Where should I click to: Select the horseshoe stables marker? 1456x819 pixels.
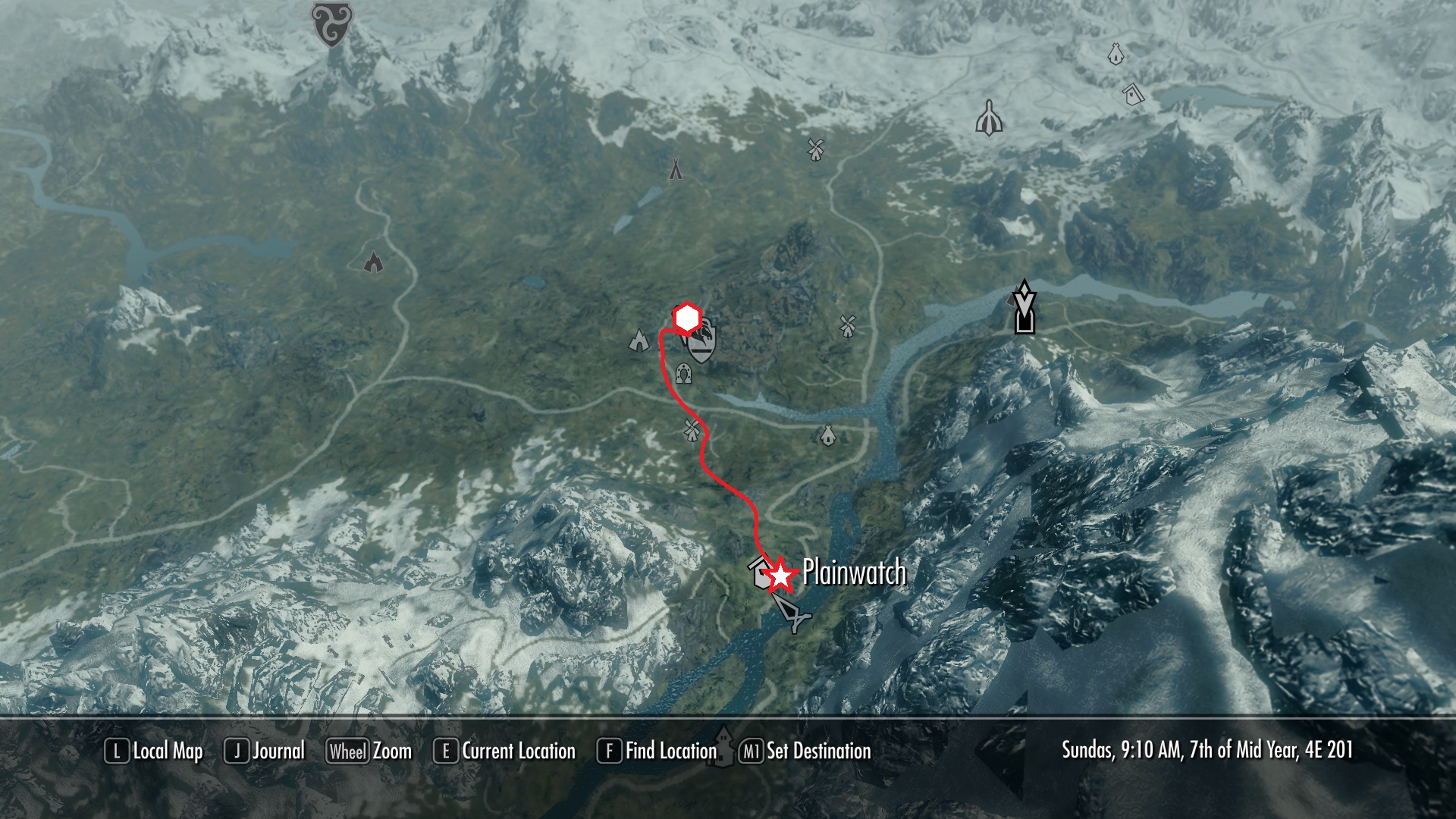click(x=684, y=372)
